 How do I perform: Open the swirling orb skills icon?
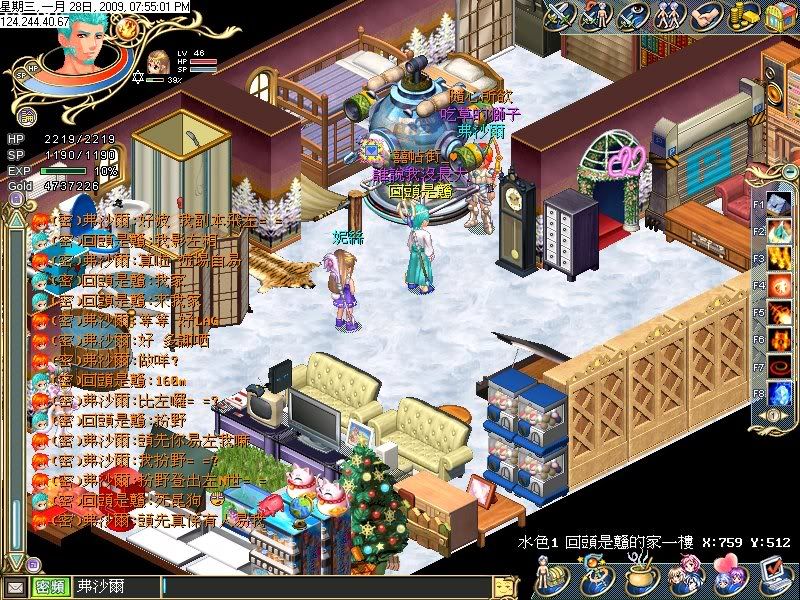click(593, 578)
